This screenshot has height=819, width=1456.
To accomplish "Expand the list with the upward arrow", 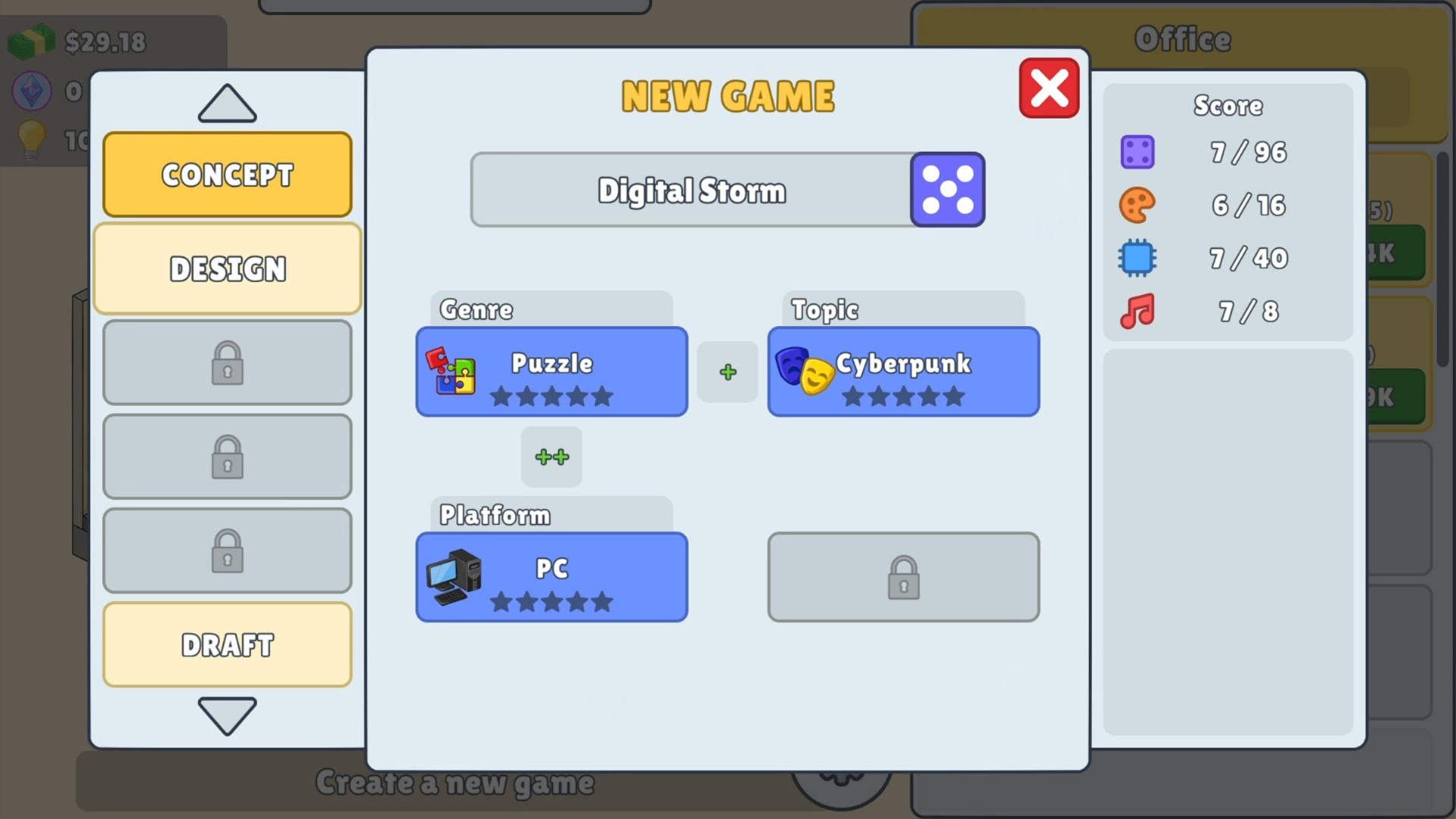I will coord(227,103).
